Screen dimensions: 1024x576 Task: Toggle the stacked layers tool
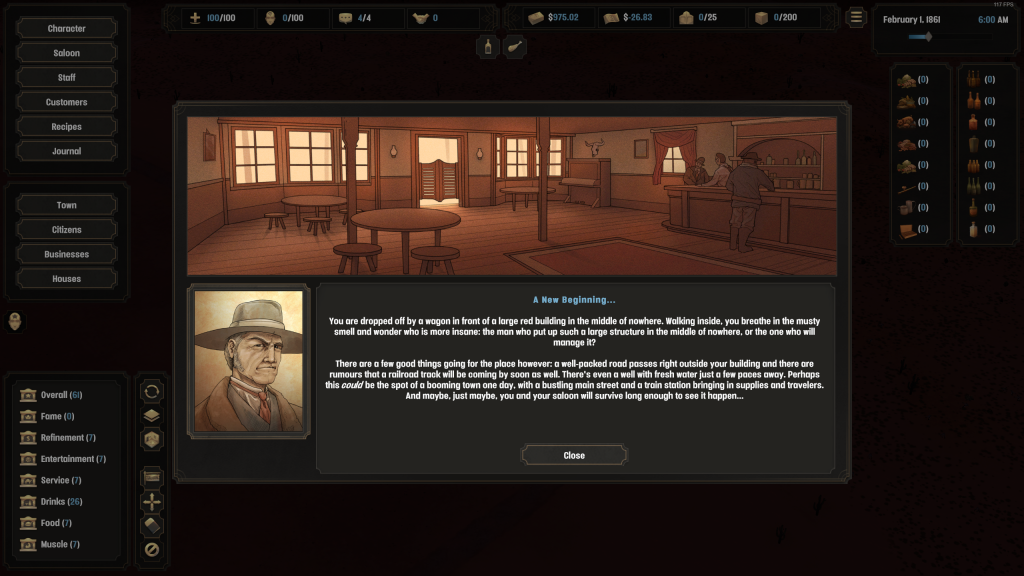pos(152,415)
